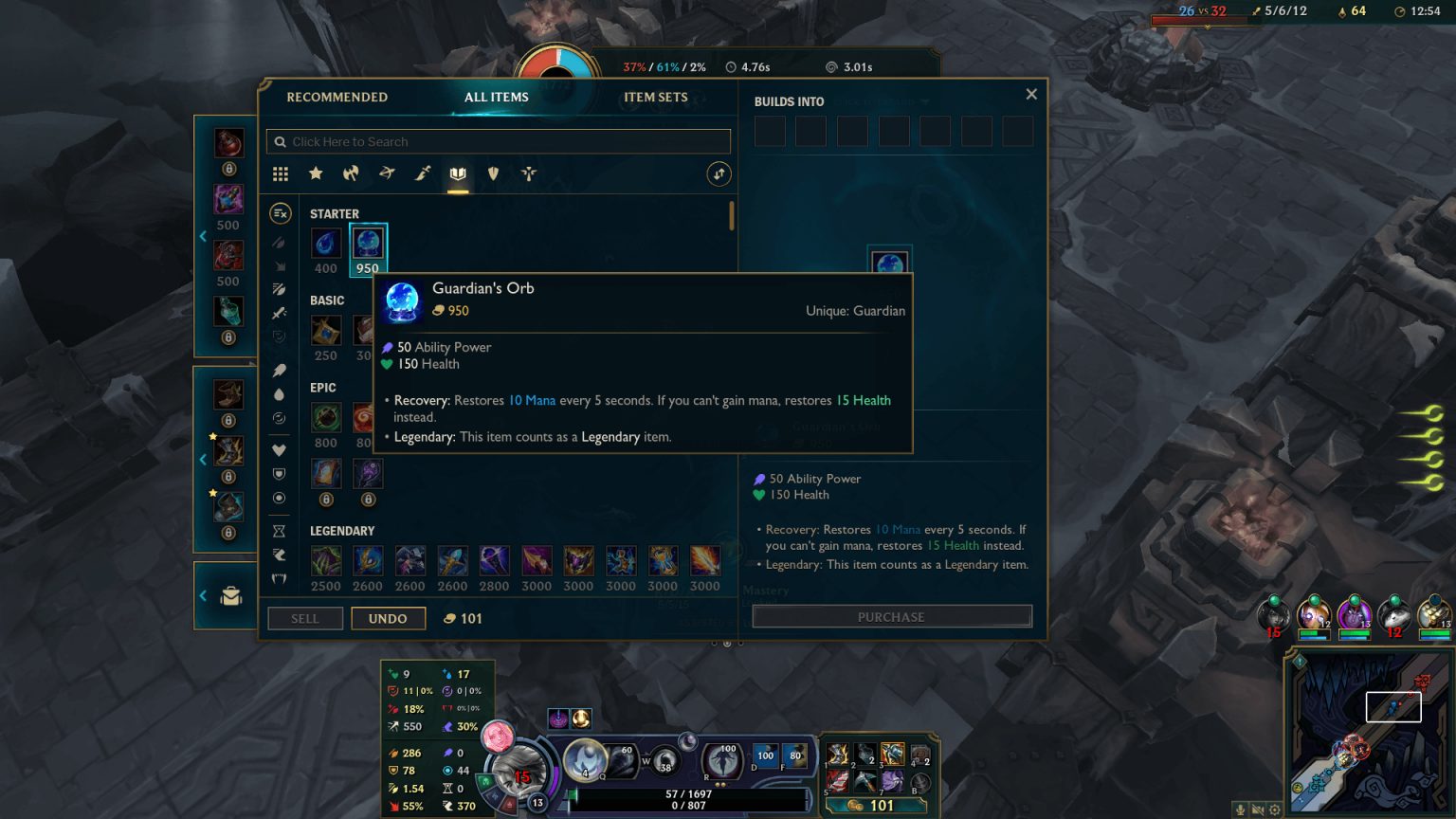Select the Assassin dagger class filter
Screen dimensions: 1456x819
[422, 174]
